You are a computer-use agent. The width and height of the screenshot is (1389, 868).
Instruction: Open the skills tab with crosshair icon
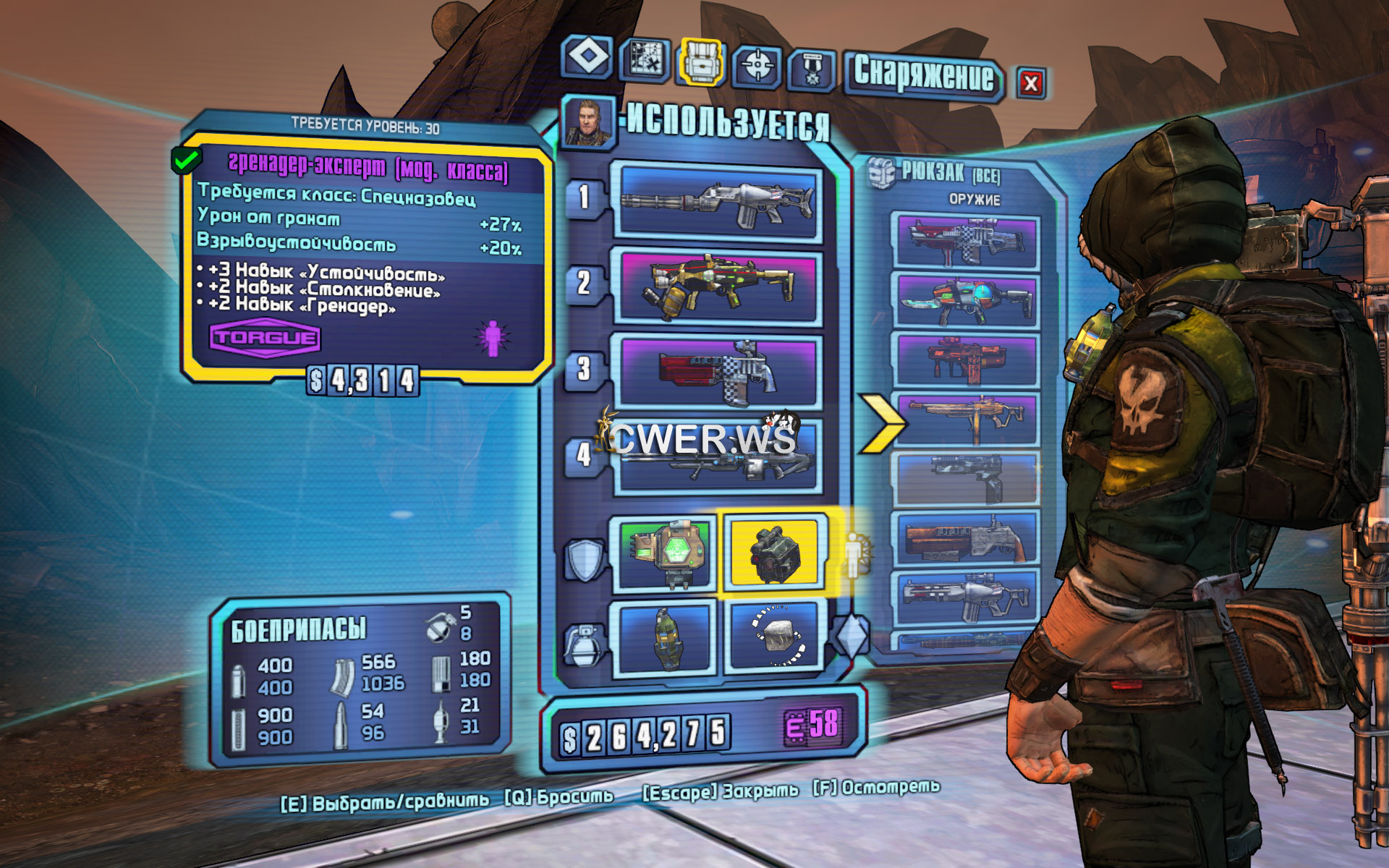click(757, 67)
